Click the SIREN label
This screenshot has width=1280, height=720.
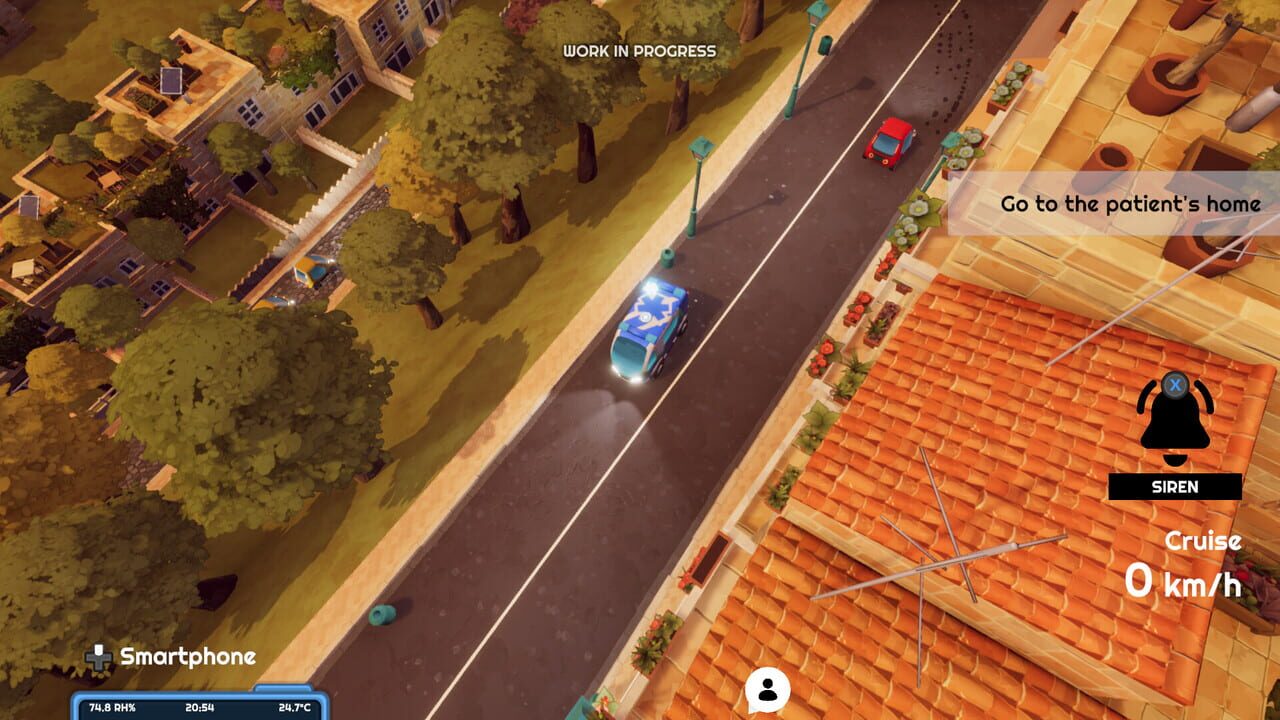pos(1173,488)
